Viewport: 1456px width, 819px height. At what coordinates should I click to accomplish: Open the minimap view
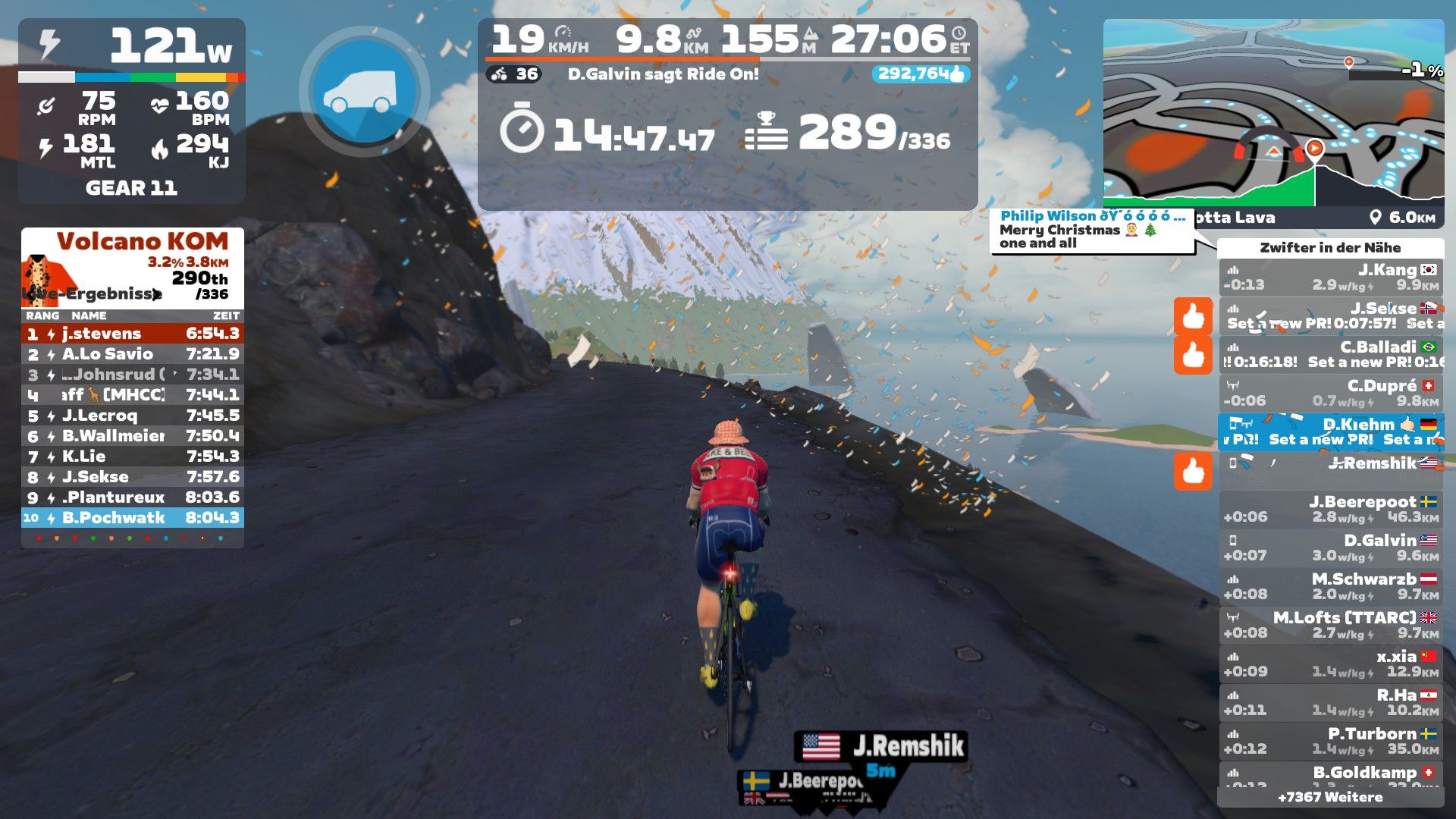pyautogui.click(x=1272, y=114)
